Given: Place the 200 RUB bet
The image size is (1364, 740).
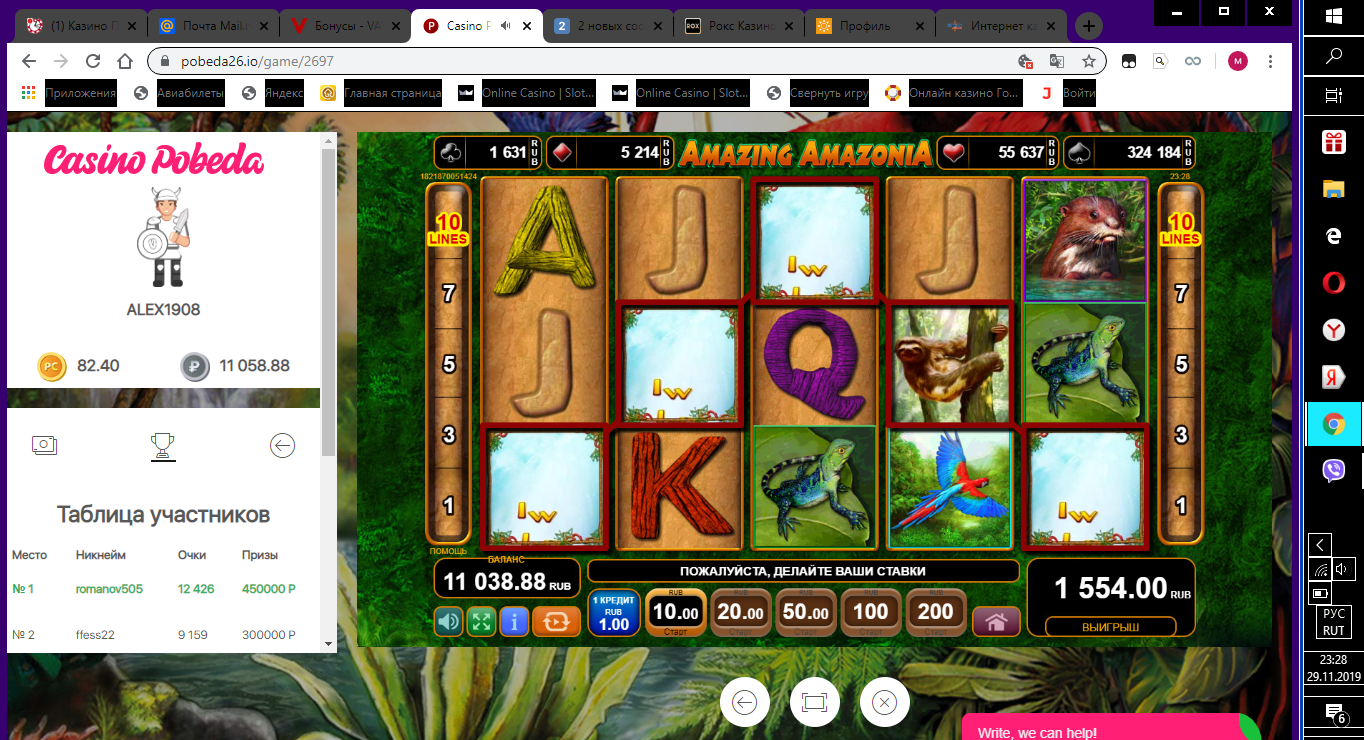Looking at the screenshot, I should pos(936,612).
